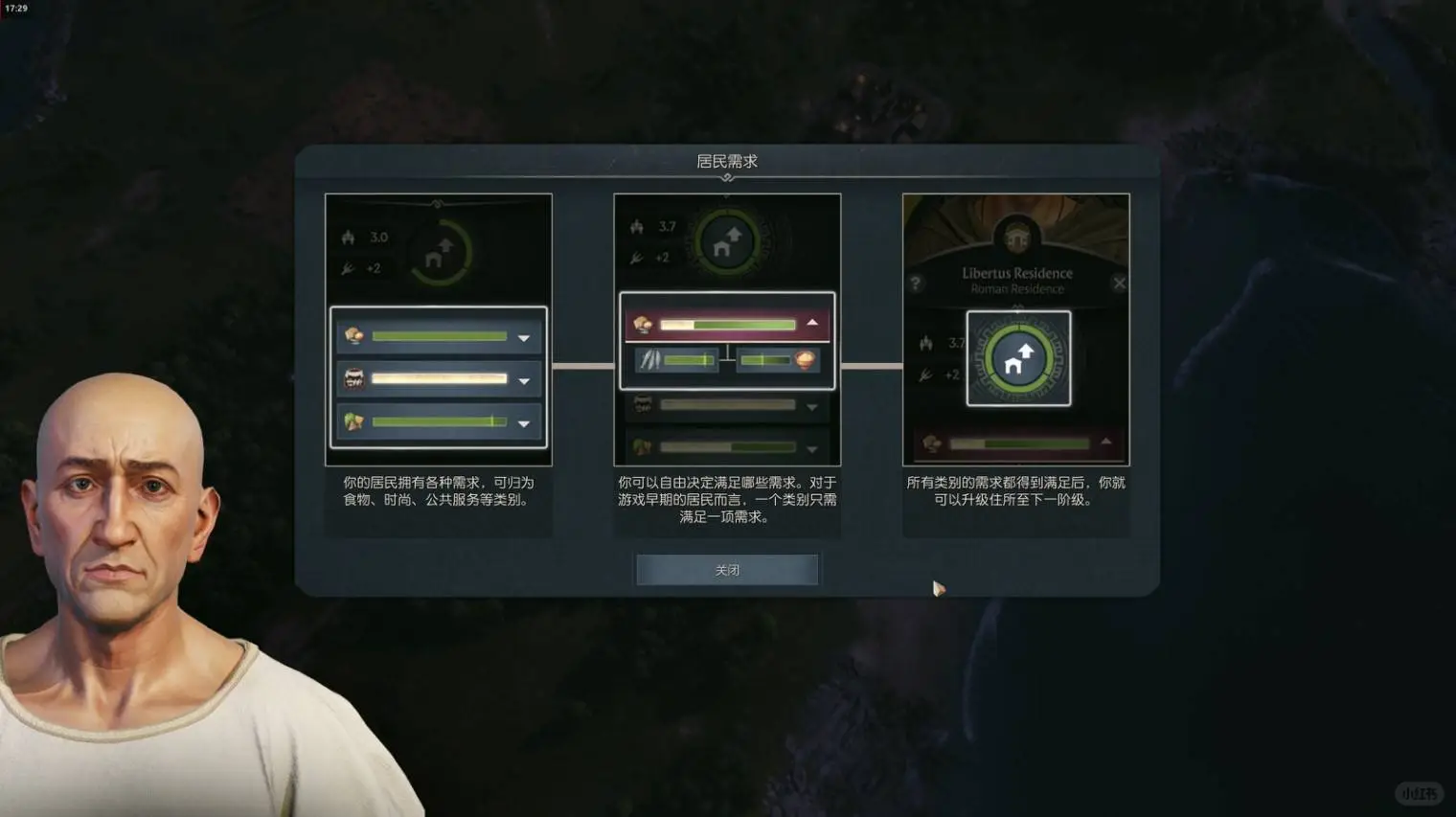Click the third need category icon in left panel
Screen dimensions: 1456x817
pos(355,422)
